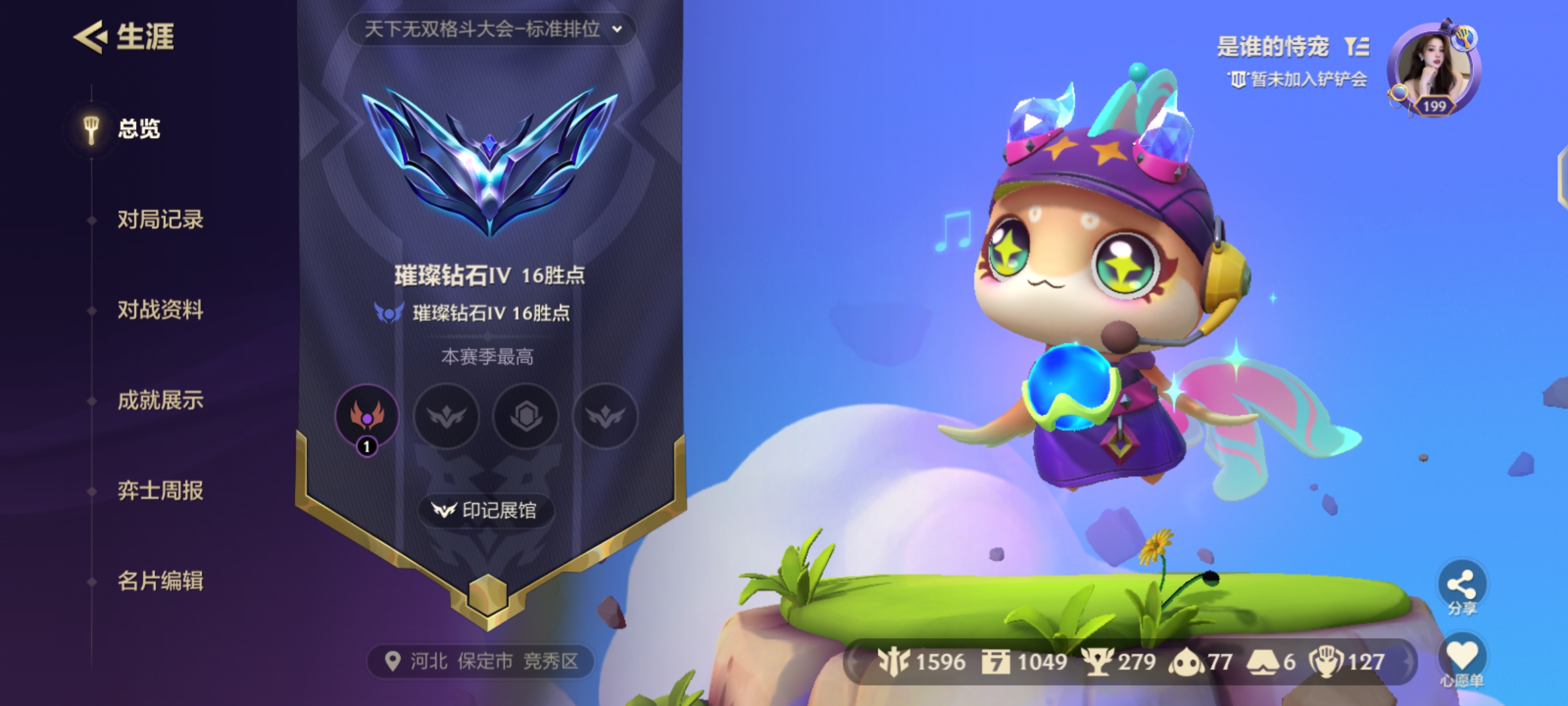Image resolution: width=1568 pixels, height=706 pixels.
Task: Open the 印记展馆 emblem gallery
Action: (487, 510)
